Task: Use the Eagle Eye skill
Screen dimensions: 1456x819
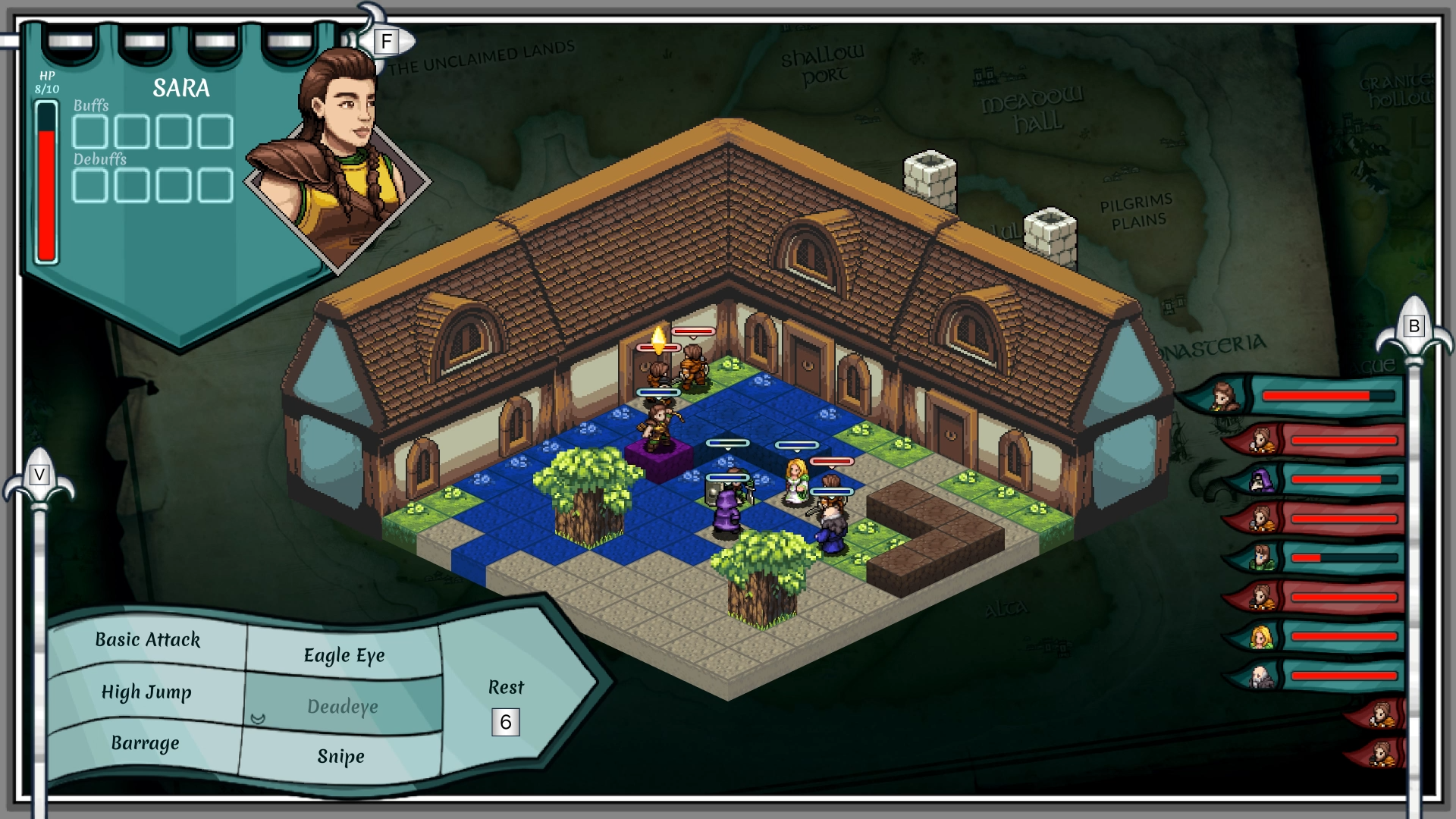Action: [344, 655]
